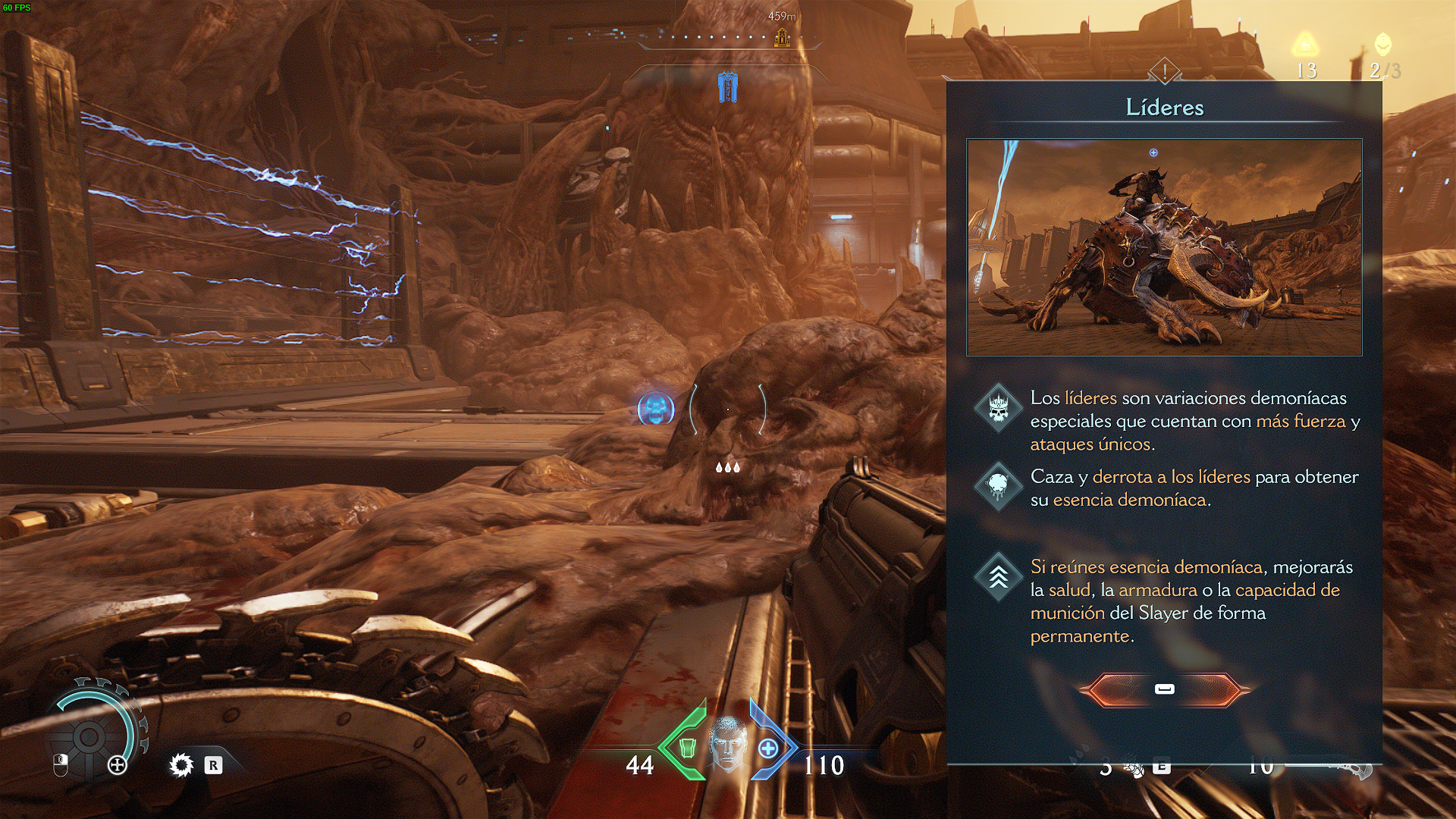Open the exclamation alert diamond above the panel

coord(1164,72)
